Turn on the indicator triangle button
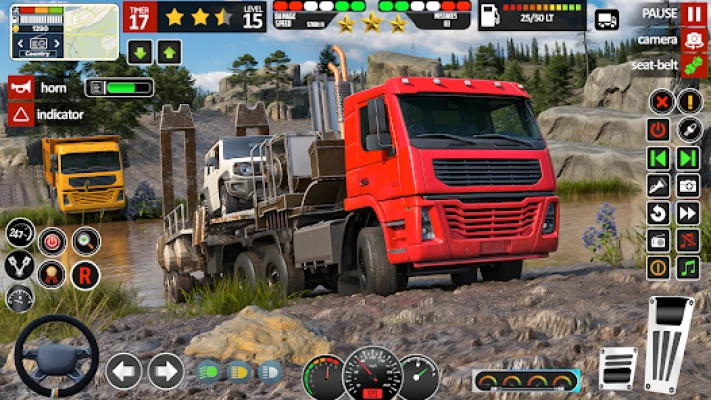Screen dimensions: 711x400 click(x=20, y=114)
